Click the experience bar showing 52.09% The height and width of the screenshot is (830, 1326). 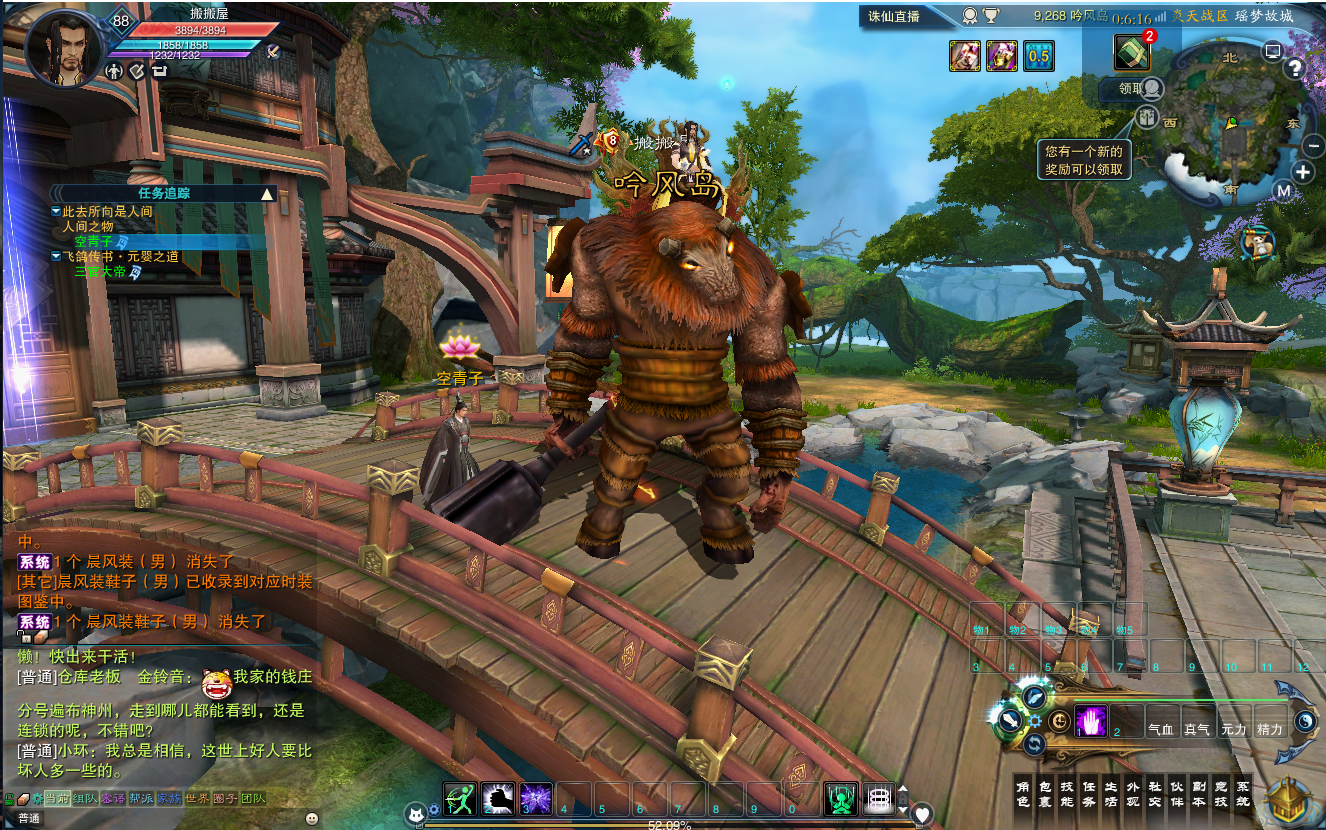pyautogui.click(x=672, y=824)
